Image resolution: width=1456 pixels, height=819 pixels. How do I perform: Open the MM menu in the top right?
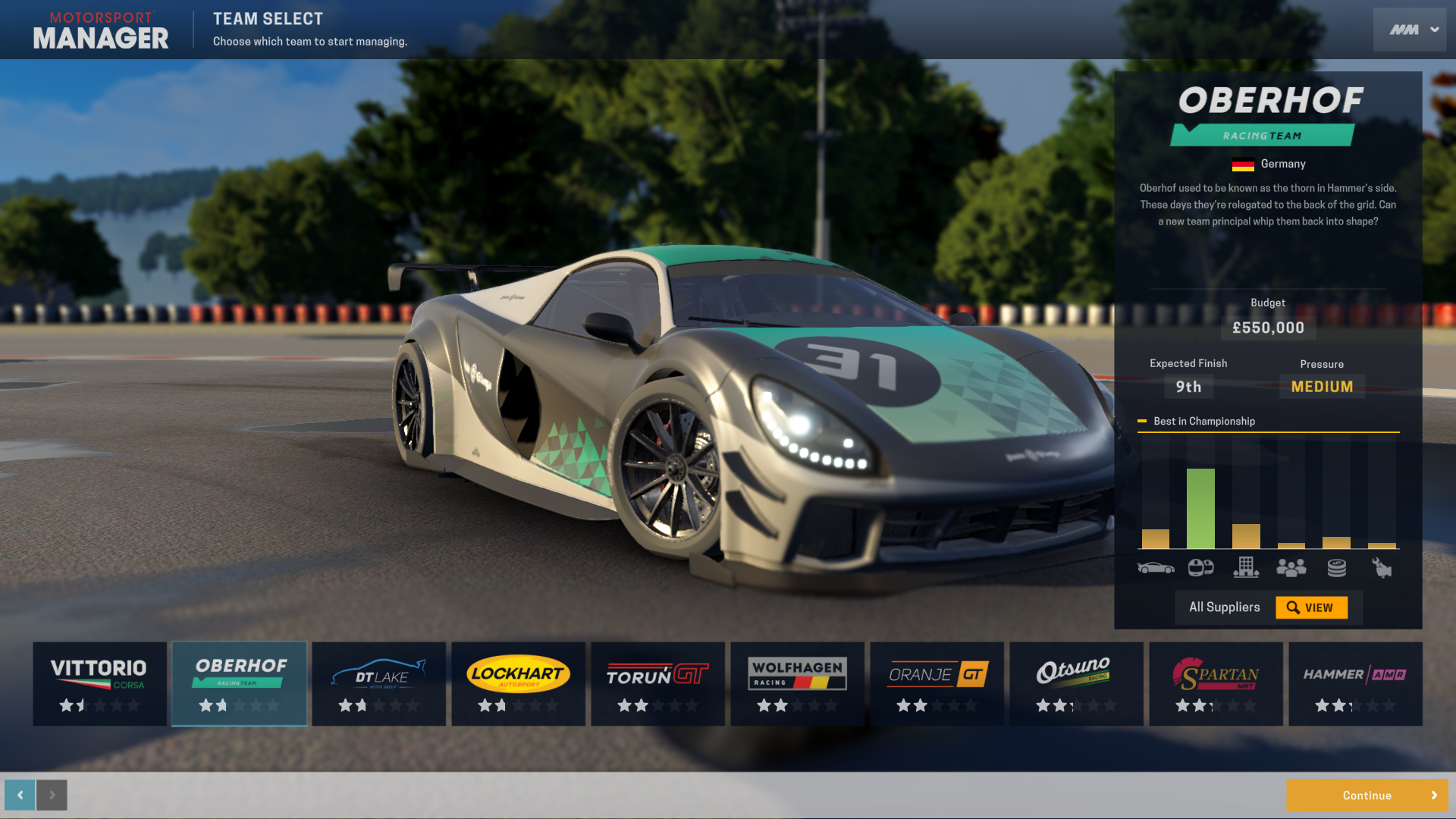[x=1409, y=29]
